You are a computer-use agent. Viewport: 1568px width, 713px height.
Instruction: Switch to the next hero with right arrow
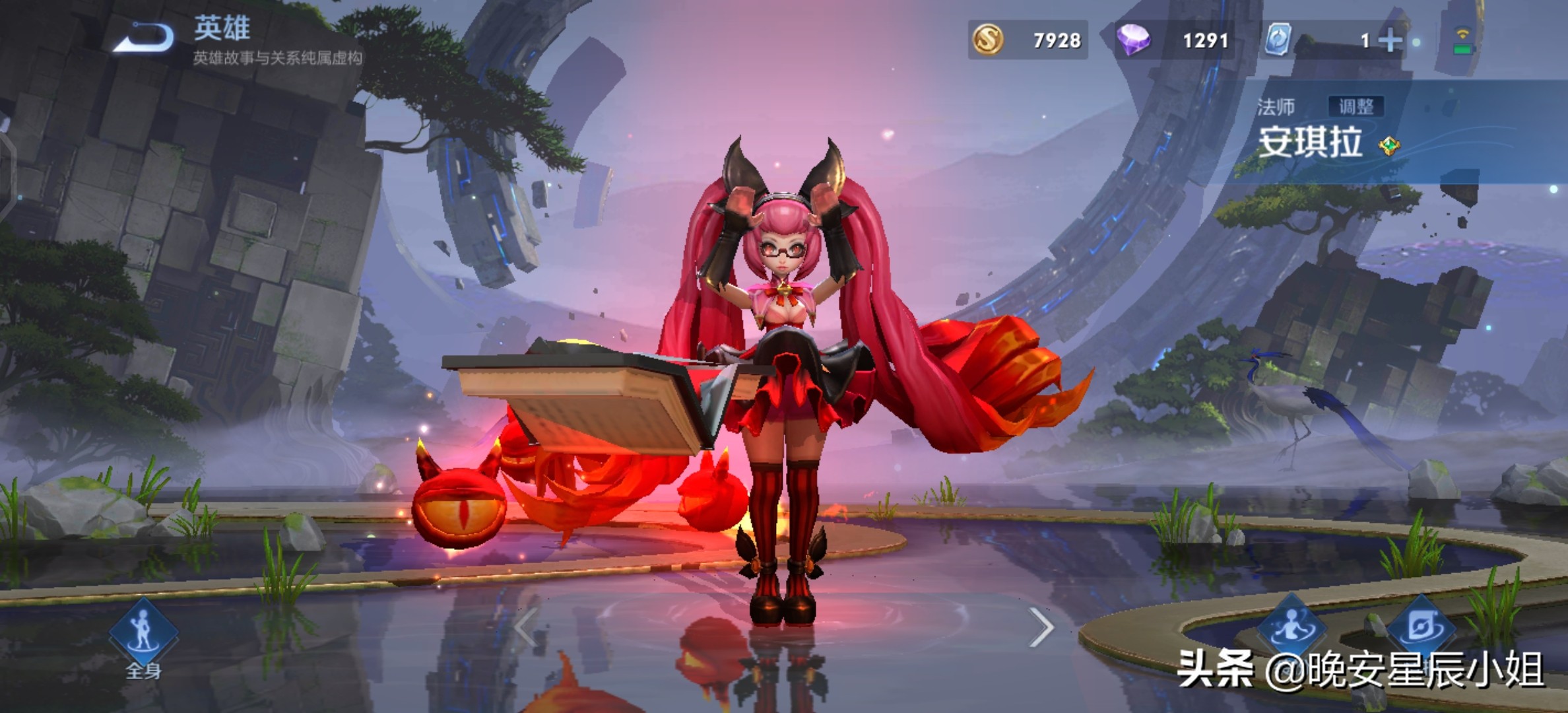click(x=1041, y=627)
